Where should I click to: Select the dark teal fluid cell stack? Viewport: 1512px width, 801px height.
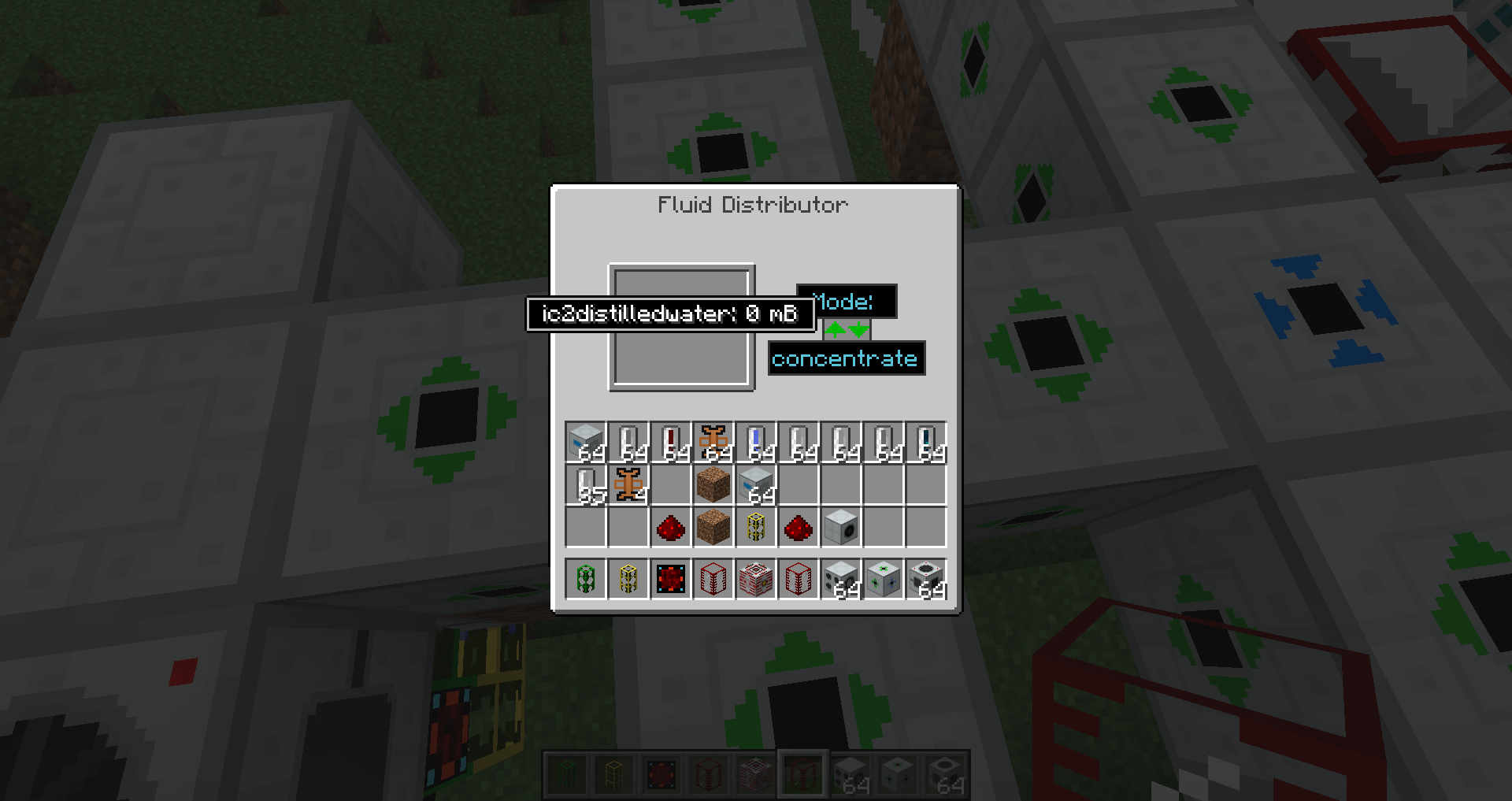pyautogui.click(x=926, y=443)
